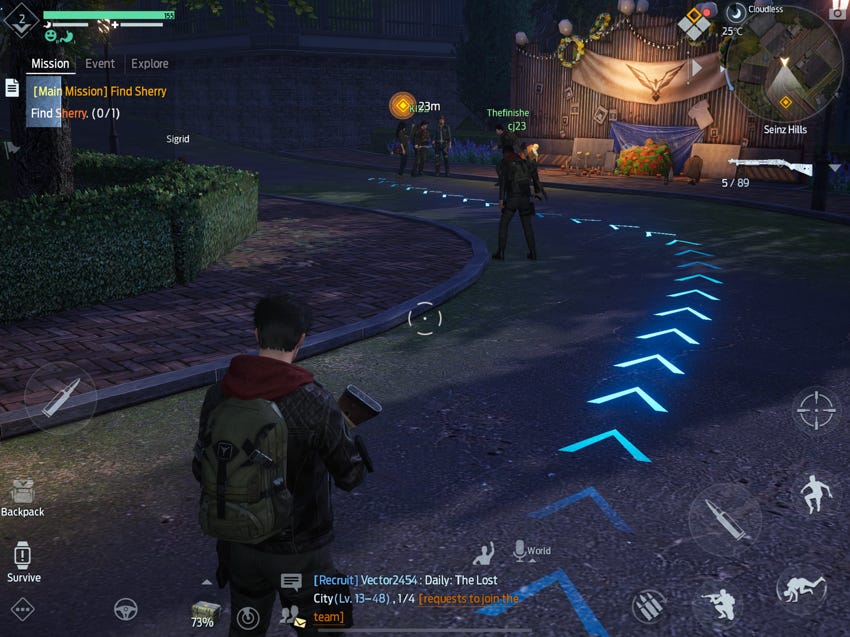Select the shotgun weapon slot

tap(769, 165)
